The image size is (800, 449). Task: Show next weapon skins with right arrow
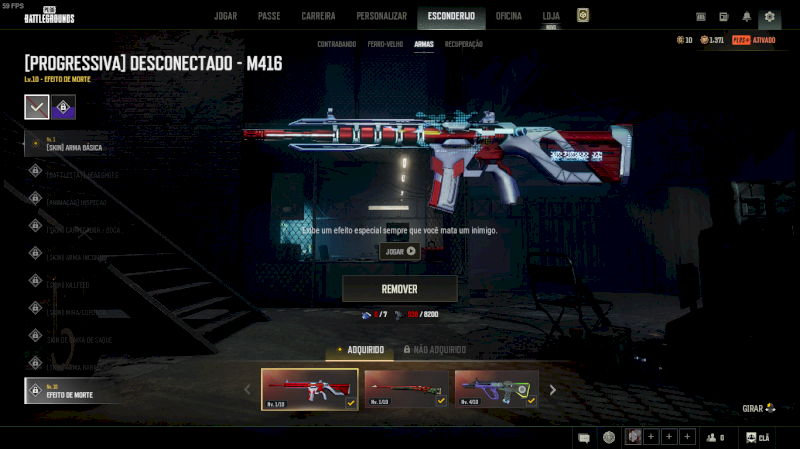[552, 389]
